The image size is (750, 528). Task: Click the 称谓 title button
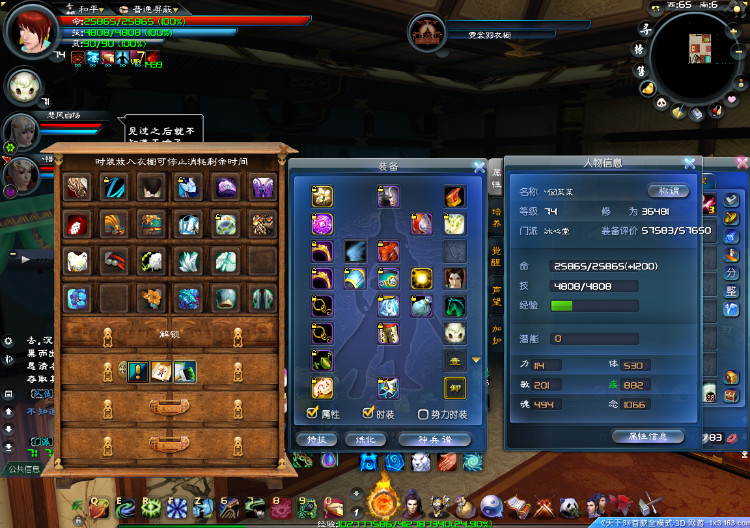pyautogui.click(x=666, y=191)
